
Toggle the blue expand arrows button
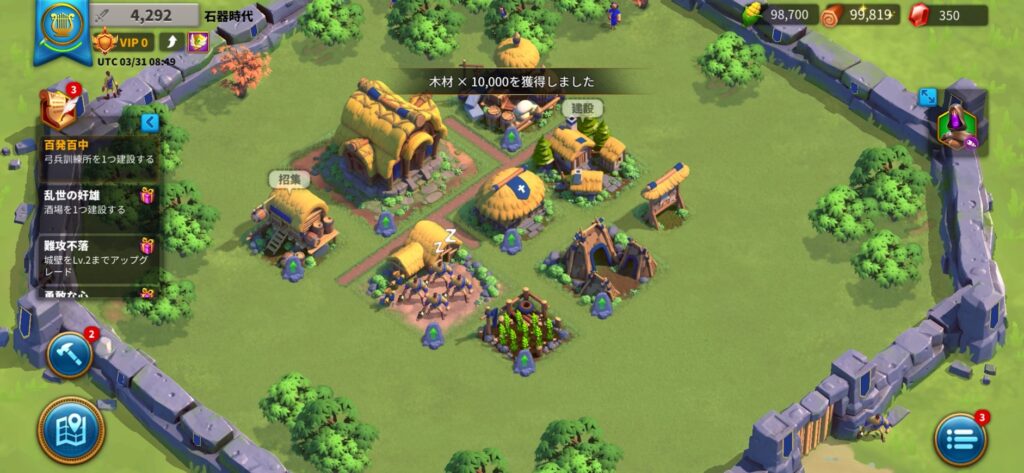pos(928,97)
